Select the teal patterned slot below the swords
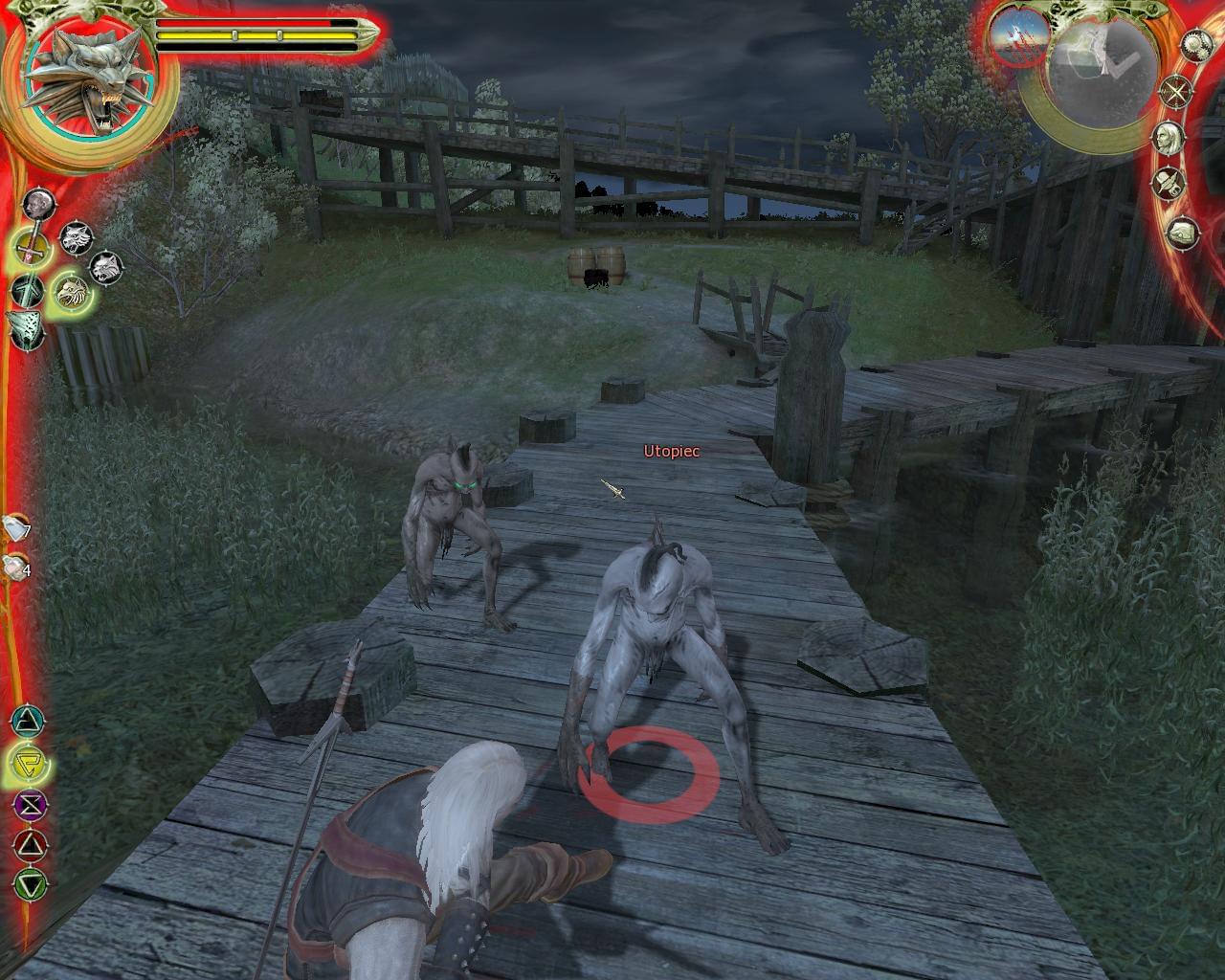The image size is (1225, 980). [27, 329]
